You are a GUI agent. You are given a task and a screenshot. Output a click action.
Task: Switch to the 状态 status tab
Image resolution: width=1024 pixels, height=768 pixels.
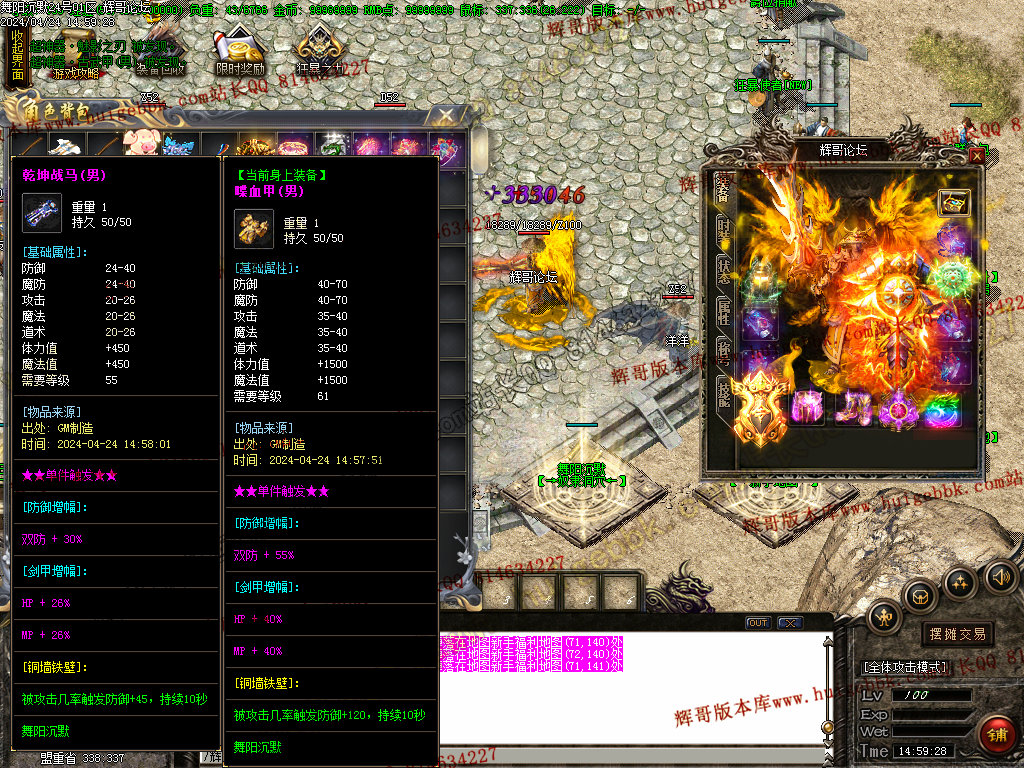pyautogui.click(x=723, y=269)
